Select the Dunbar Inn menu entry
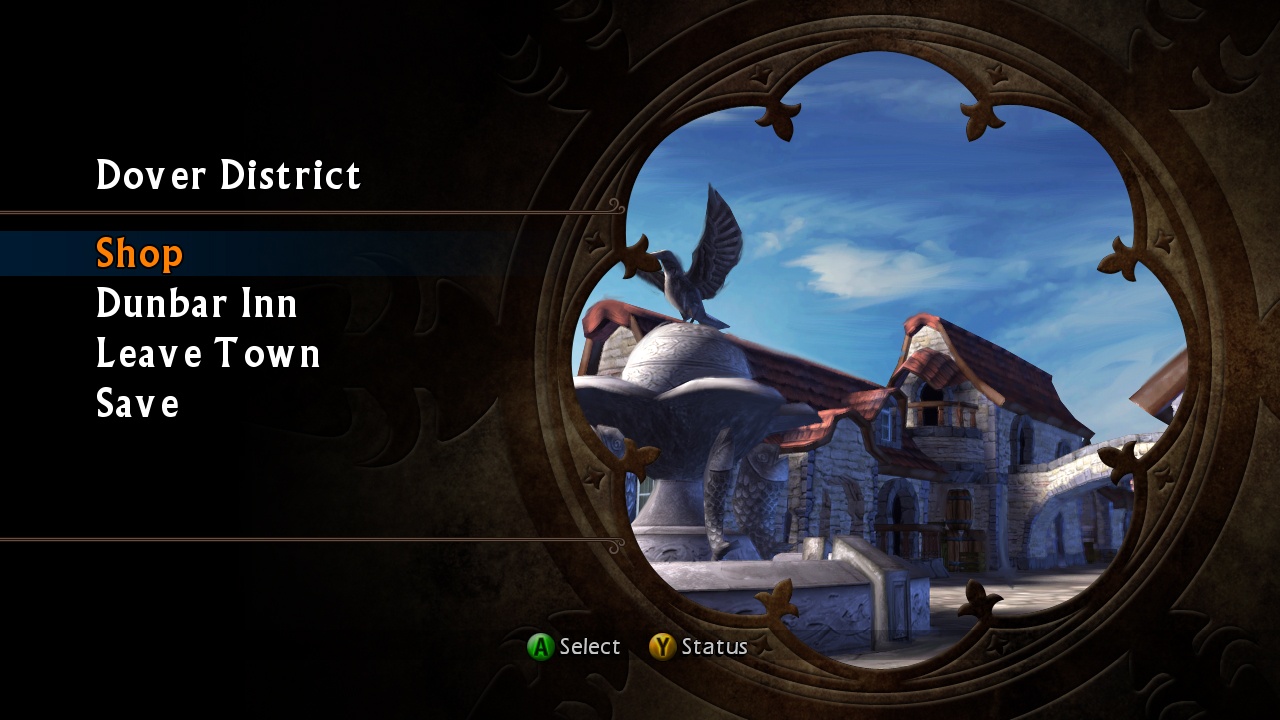 point(196,303)
